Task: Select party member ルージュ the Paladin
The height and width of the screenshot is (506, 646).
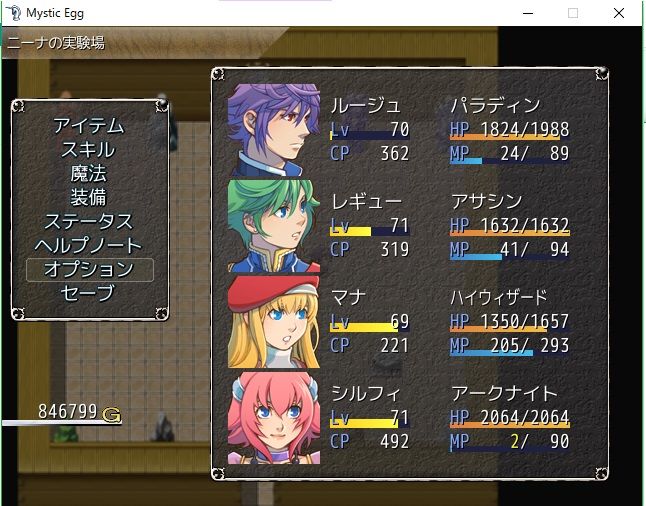Action: point(408,129)
